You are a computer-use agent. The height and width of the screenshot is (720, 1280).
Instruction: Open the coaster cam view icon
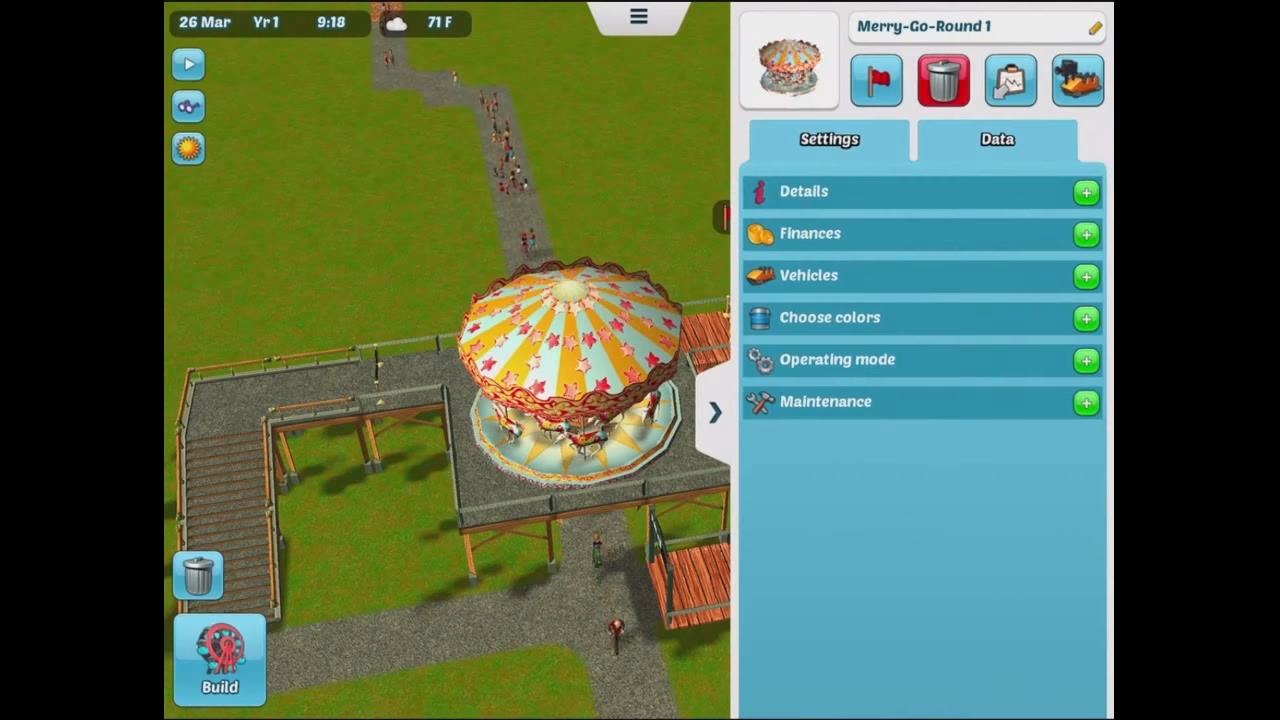tap(188, 106)
